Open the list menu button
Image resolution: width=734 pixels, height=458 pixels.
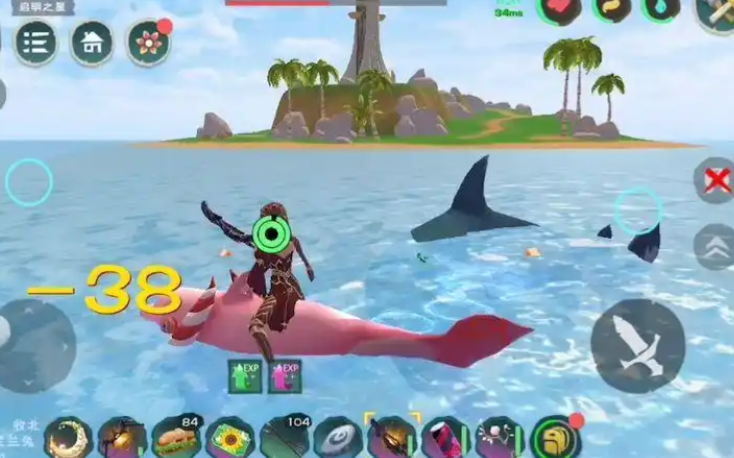(35, 43)
